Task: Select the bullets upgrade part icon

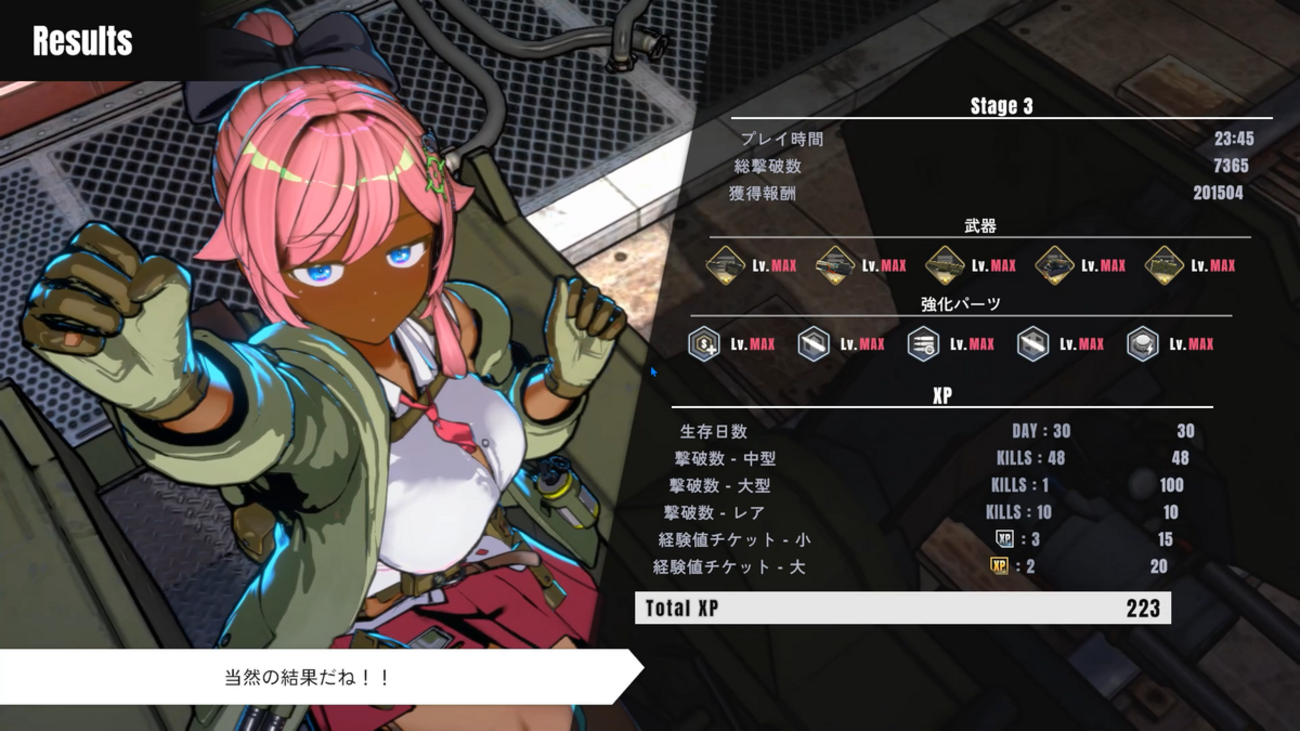Action: [x=923, y=344]
